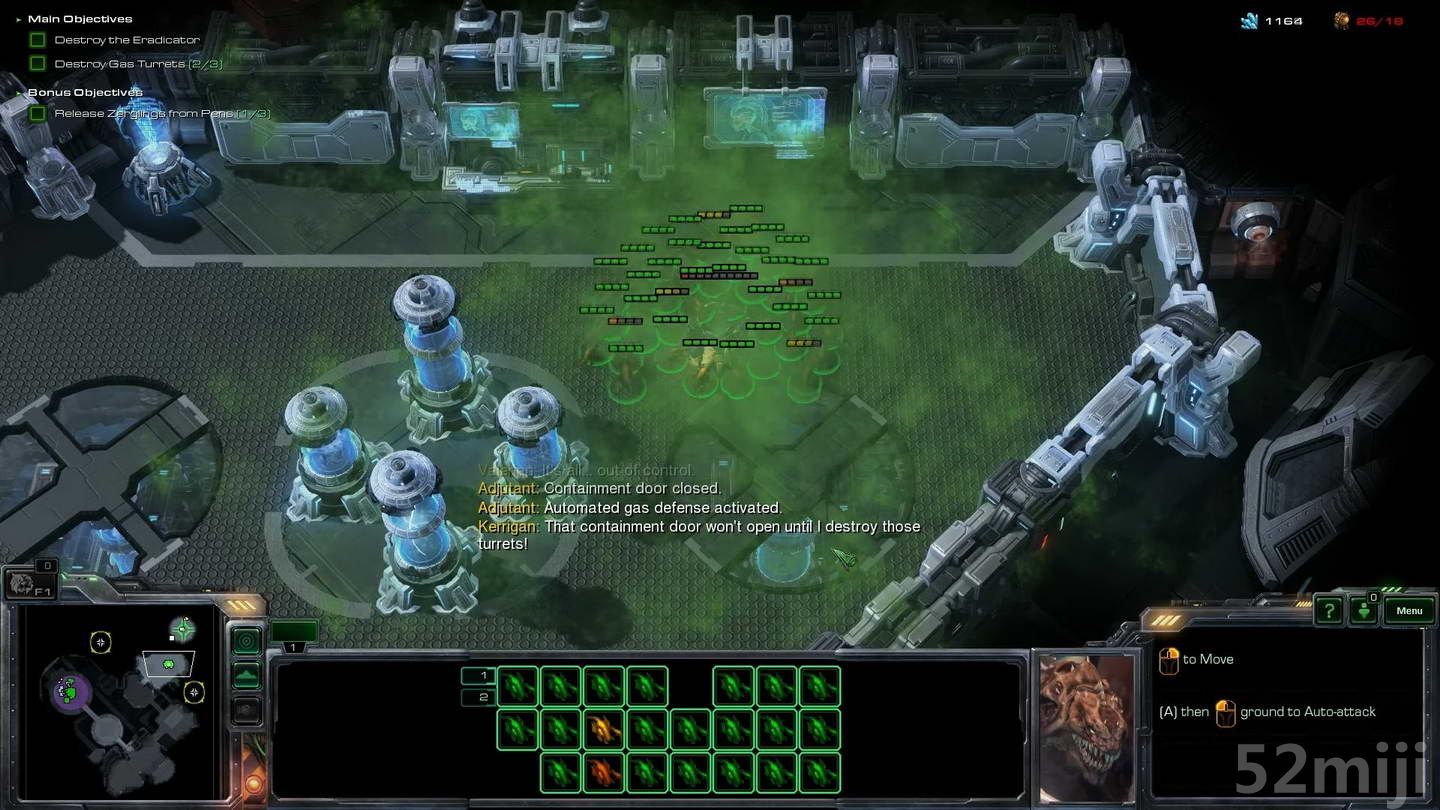This screenshot has width=1440, height=810.
Task: Click the minerals counter icon
Action: tap(1251, 20)
